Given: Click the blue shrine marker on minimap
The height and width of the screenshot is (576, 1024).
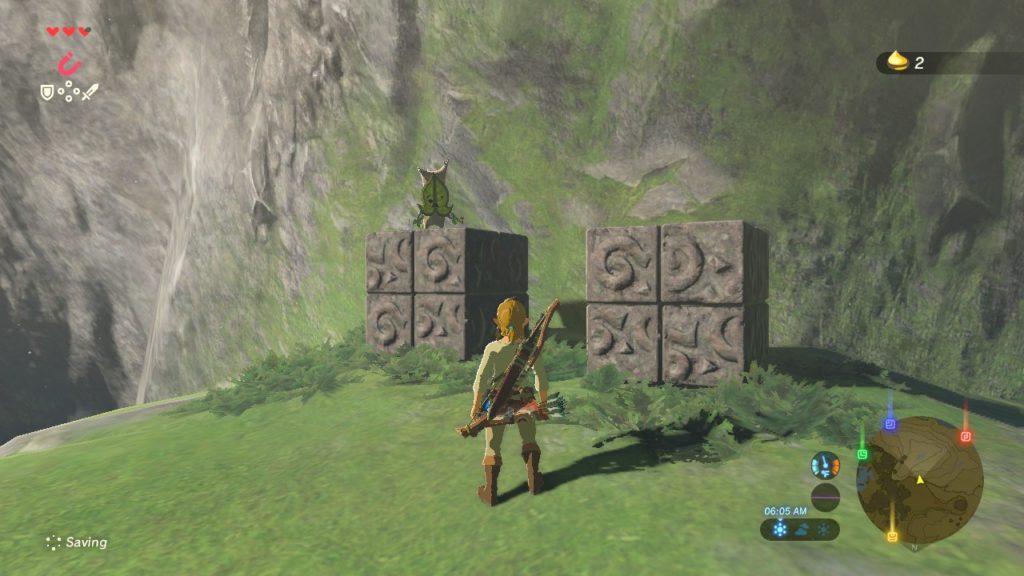Looking at the screenshot, I should (x=889, y=424).
